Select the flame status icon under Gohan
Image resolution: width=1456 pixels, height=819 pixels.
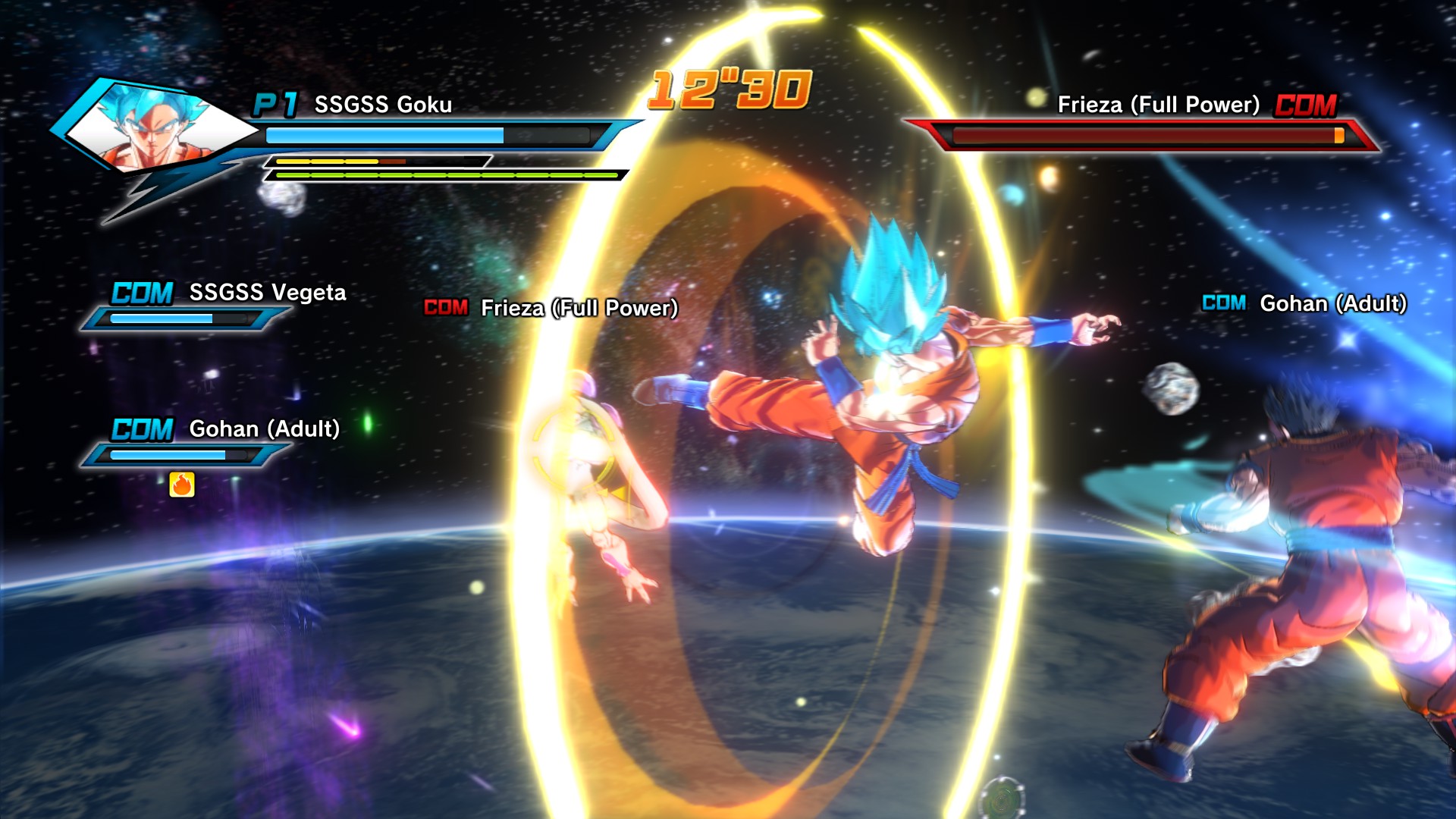(182, 484)
